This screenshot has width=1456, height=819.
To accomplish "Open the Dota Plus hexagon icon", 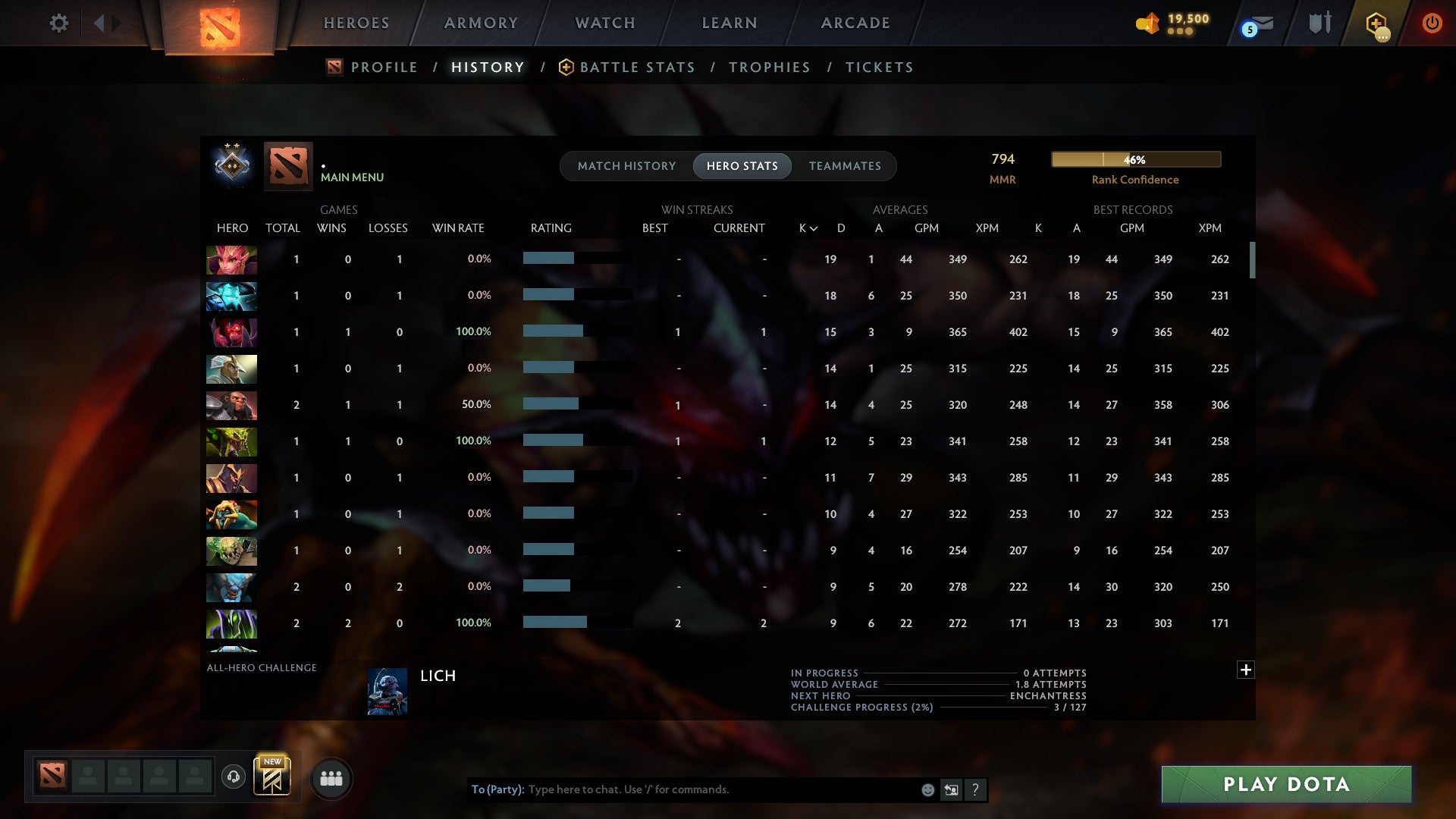I will (x=1376, y=23).
